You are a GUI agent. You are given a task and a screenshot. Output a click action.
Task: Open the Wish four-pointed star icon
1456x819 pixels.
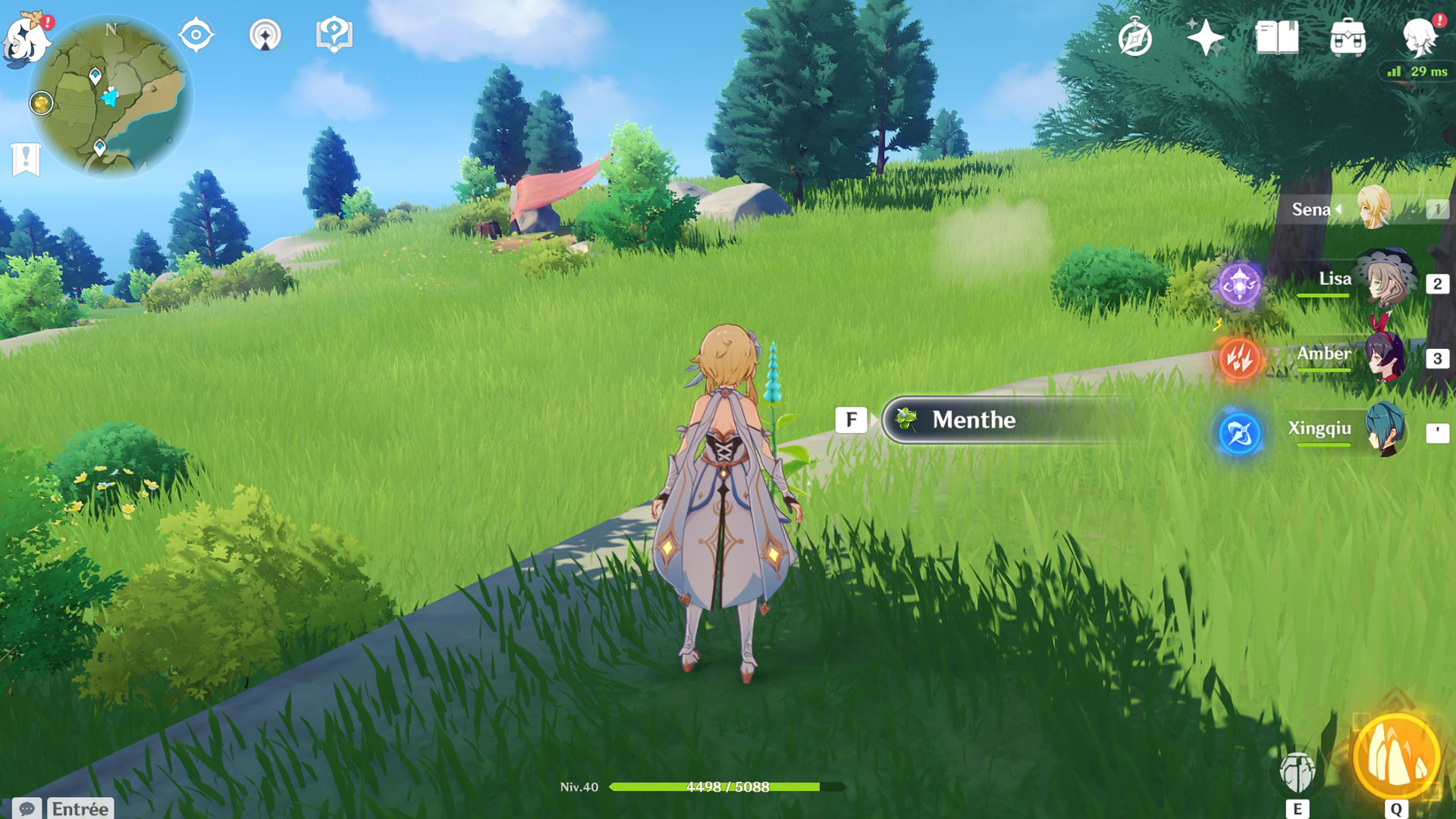pos(1205,38)
